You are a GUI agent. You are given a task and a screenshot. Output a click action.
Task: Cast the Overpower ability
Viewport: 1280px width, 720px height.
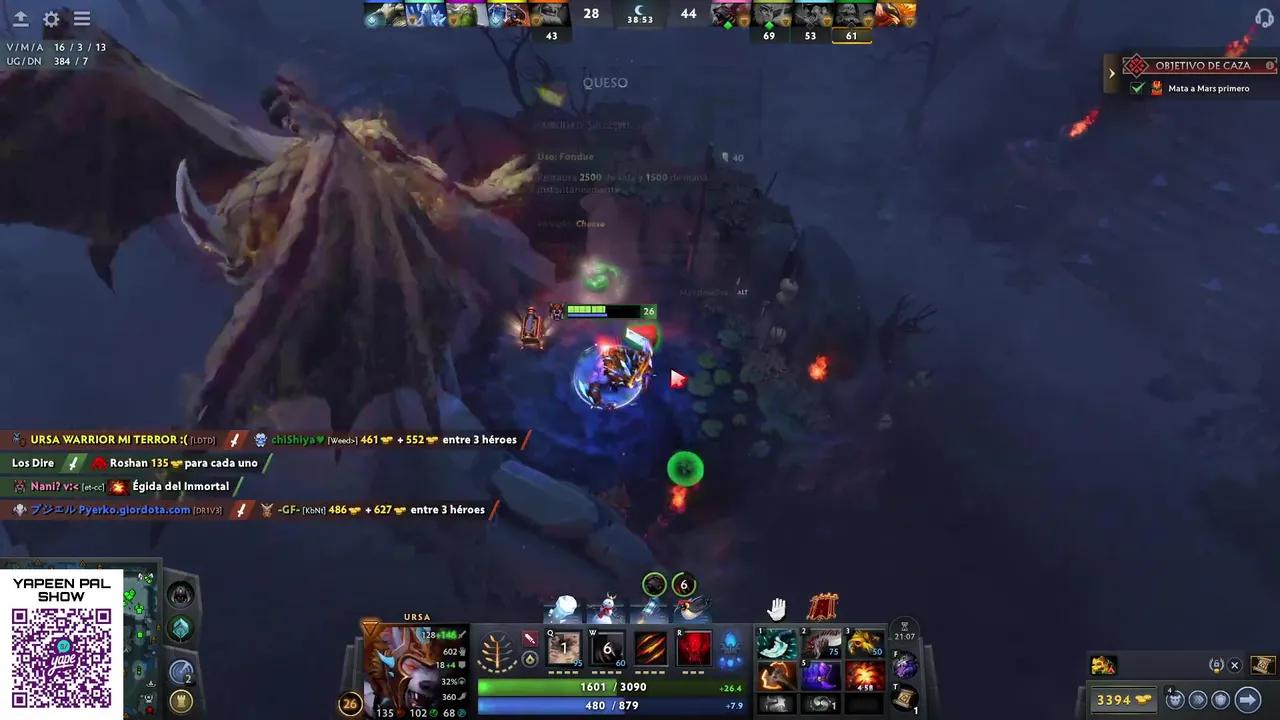pos(606,648)
